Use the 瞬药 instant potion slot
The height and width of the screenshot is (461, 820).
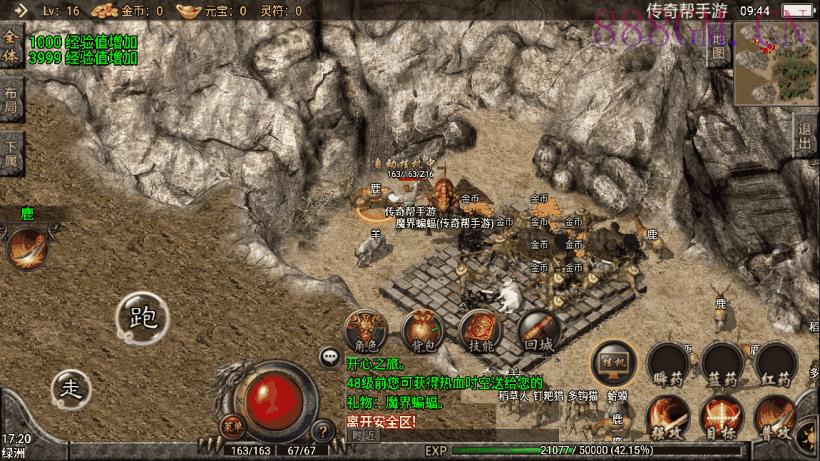(x=668, y=366)
